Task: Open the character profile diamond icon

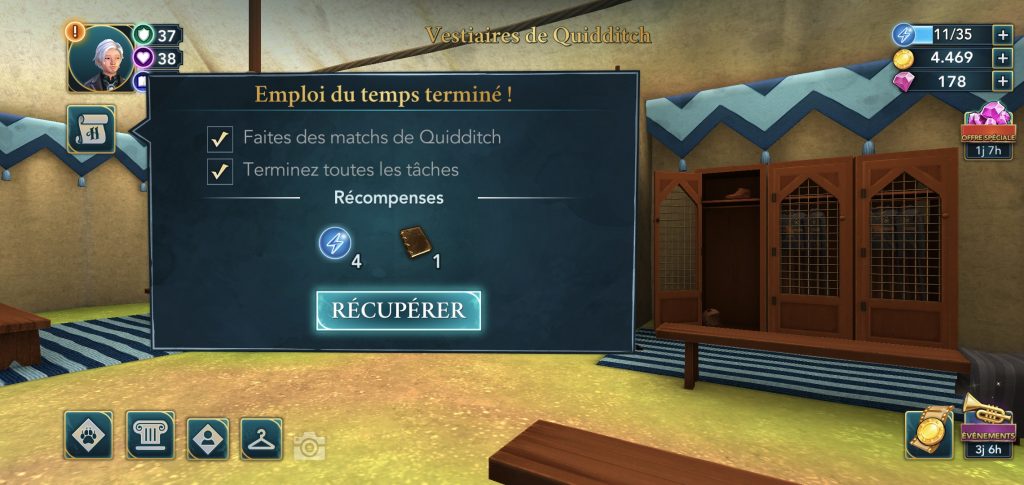Action: point(208,437)
